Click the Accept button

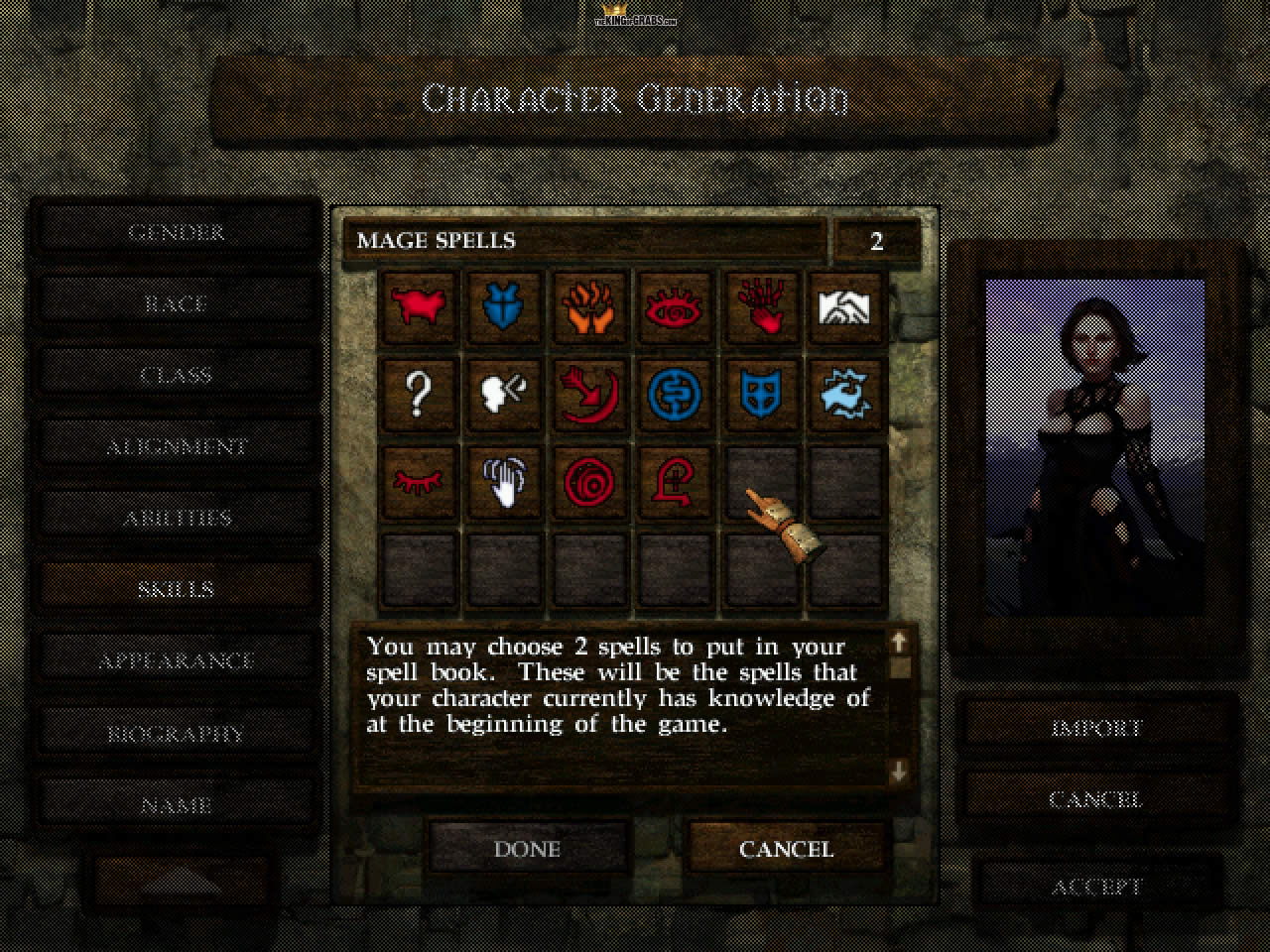coord(1096,887)
